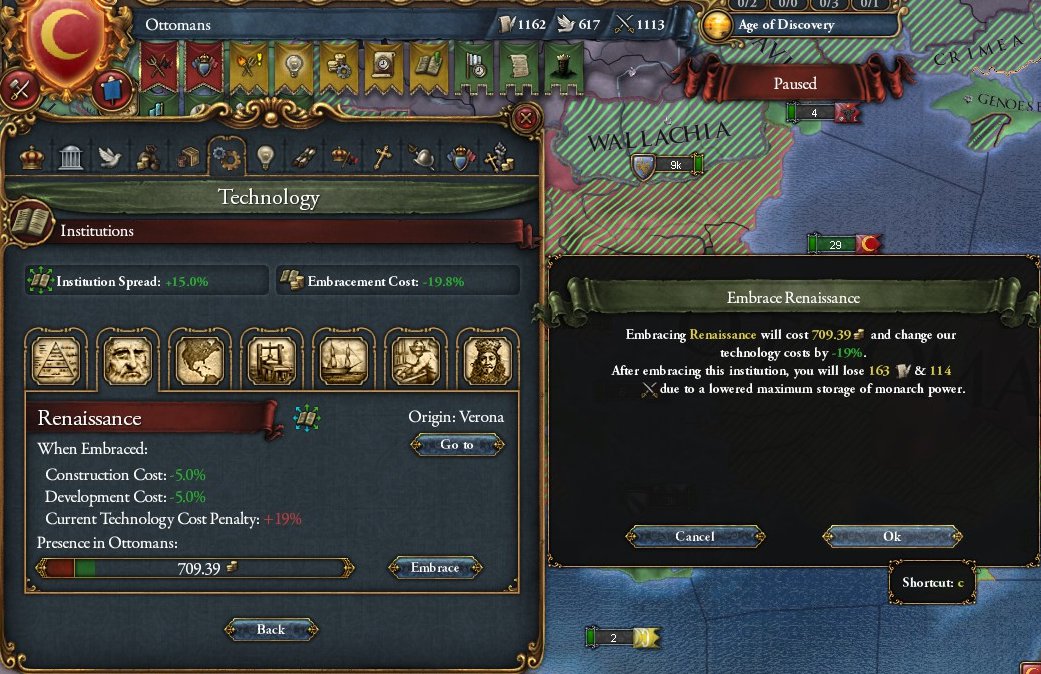The height and width of the screenshot is (674, 1041).
Task: Cancel the Embrace Renaissance dialog
Action: click(x=695, y=537)
